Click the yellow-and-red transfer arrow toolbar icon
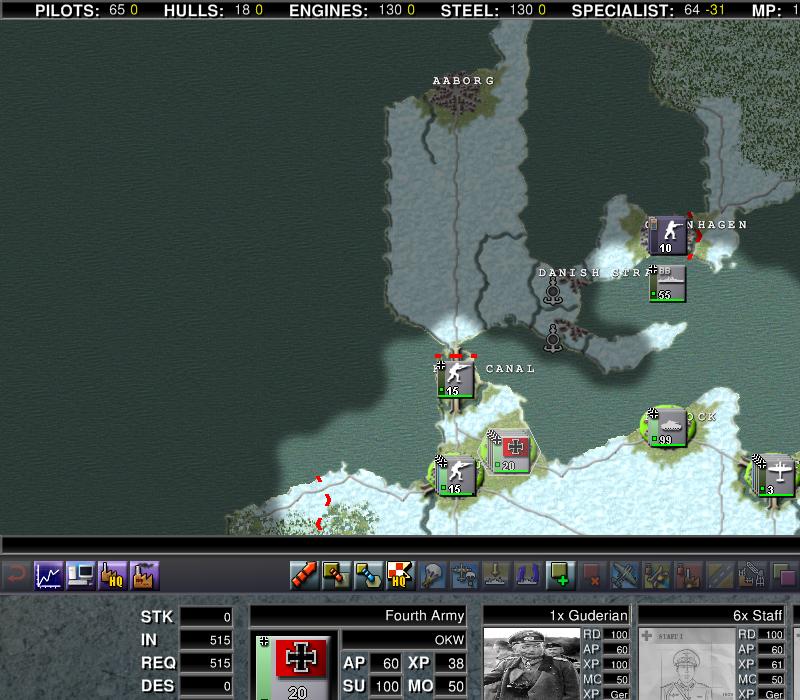 336,575
